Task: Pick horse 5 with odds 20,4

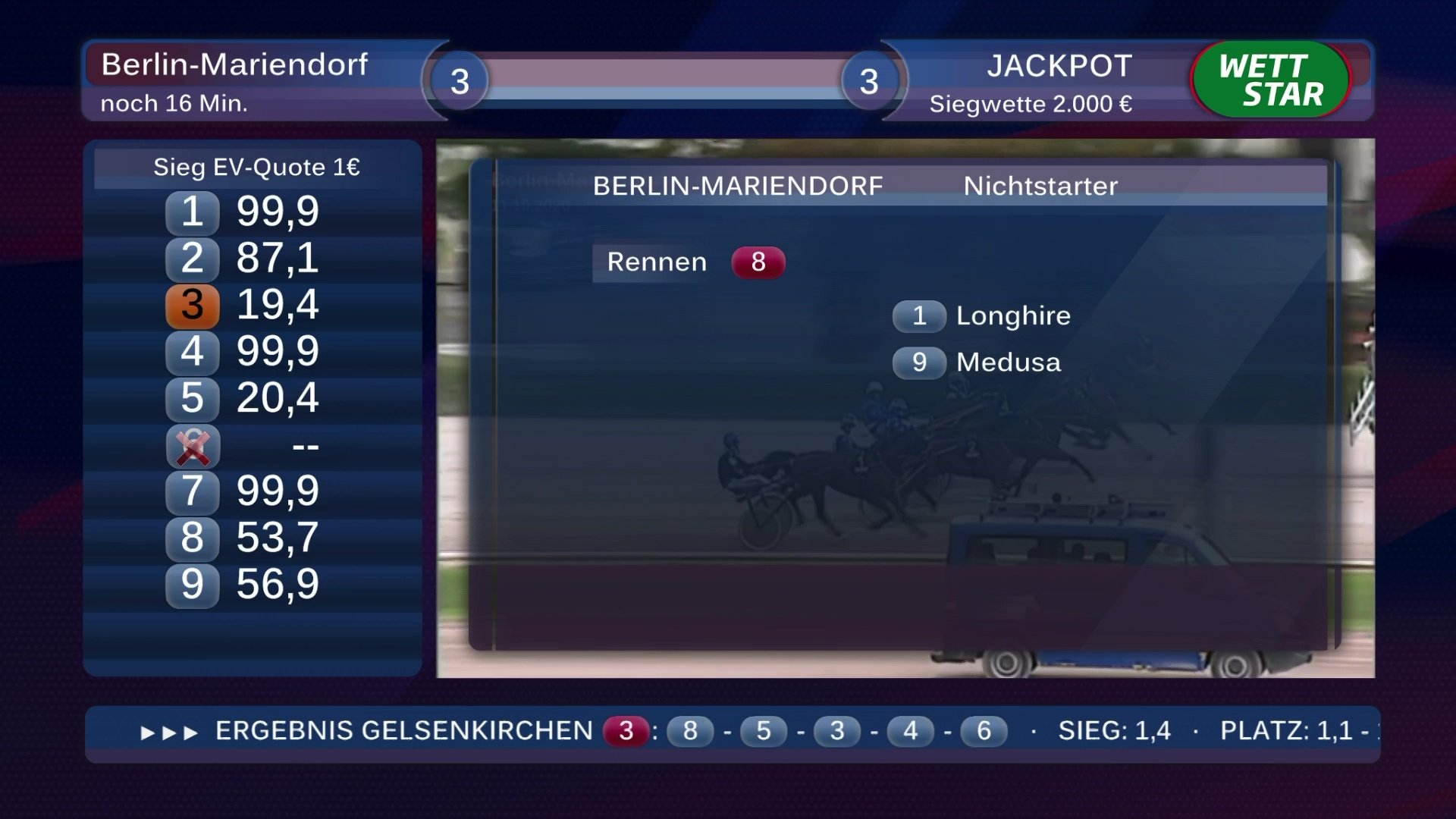Action: 243,398
